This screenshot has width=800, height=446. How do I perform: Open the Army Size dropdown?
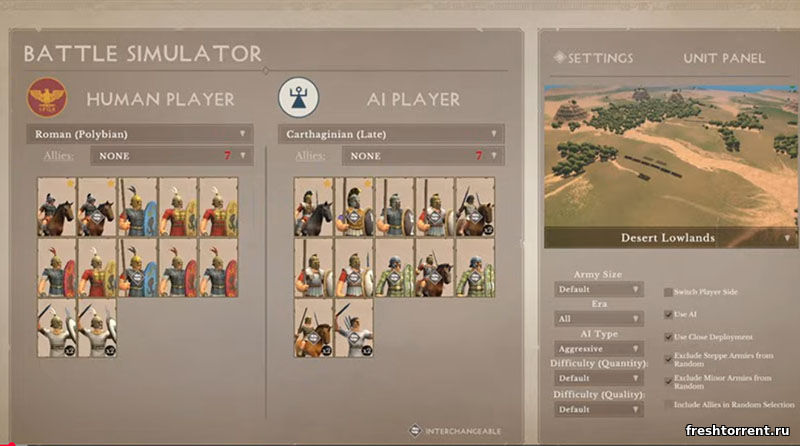[x=599, y=289]
